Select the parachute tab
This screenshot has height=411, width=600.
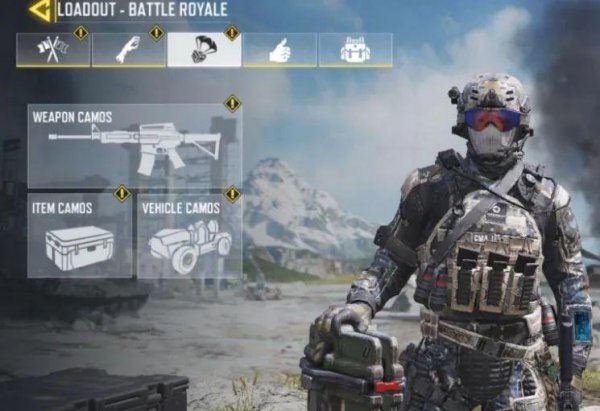tap(204, 50)
